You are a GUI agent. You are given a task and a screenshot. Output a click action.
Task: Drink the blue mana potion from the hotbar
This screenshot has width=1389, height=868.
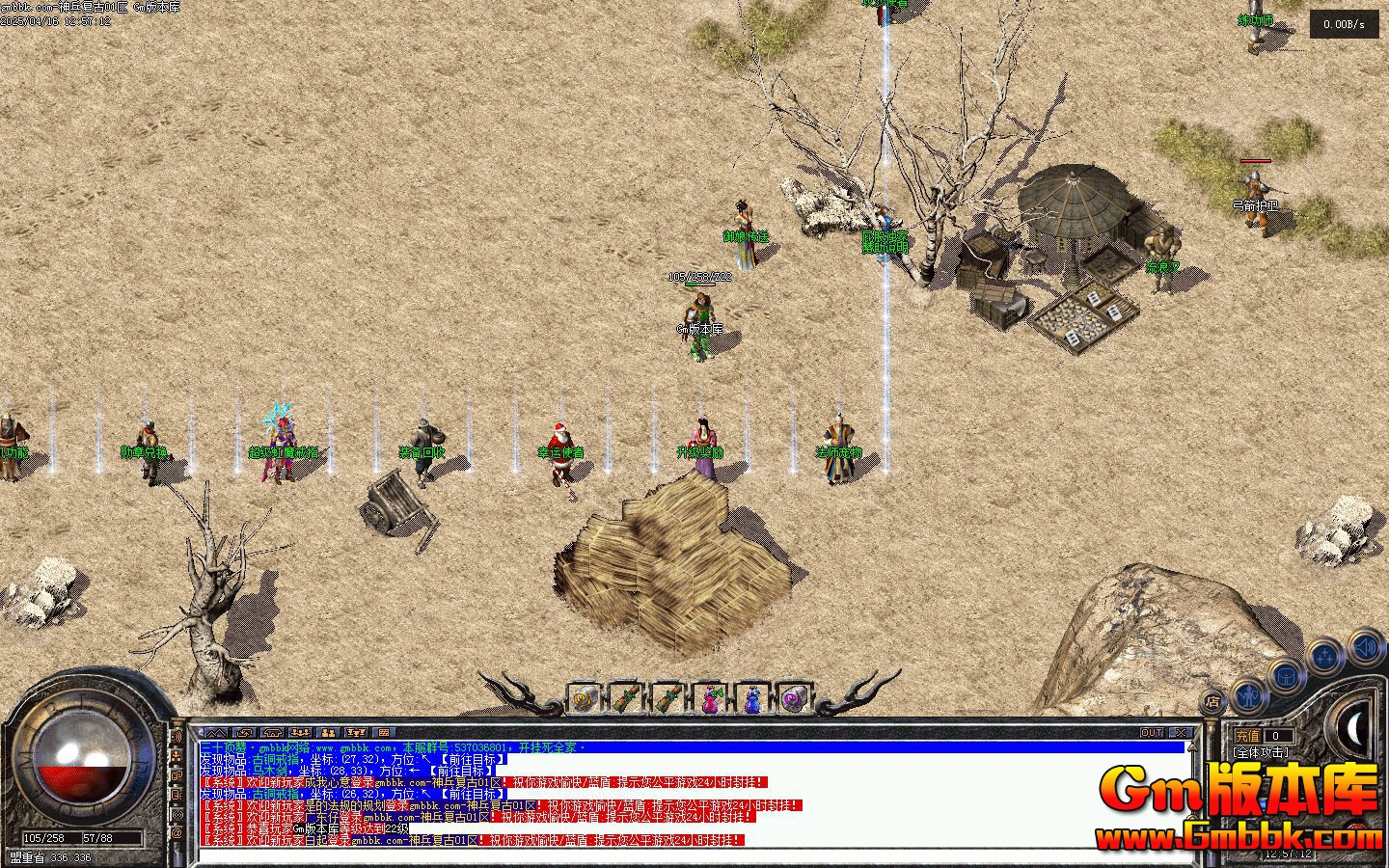pos(752,699)
